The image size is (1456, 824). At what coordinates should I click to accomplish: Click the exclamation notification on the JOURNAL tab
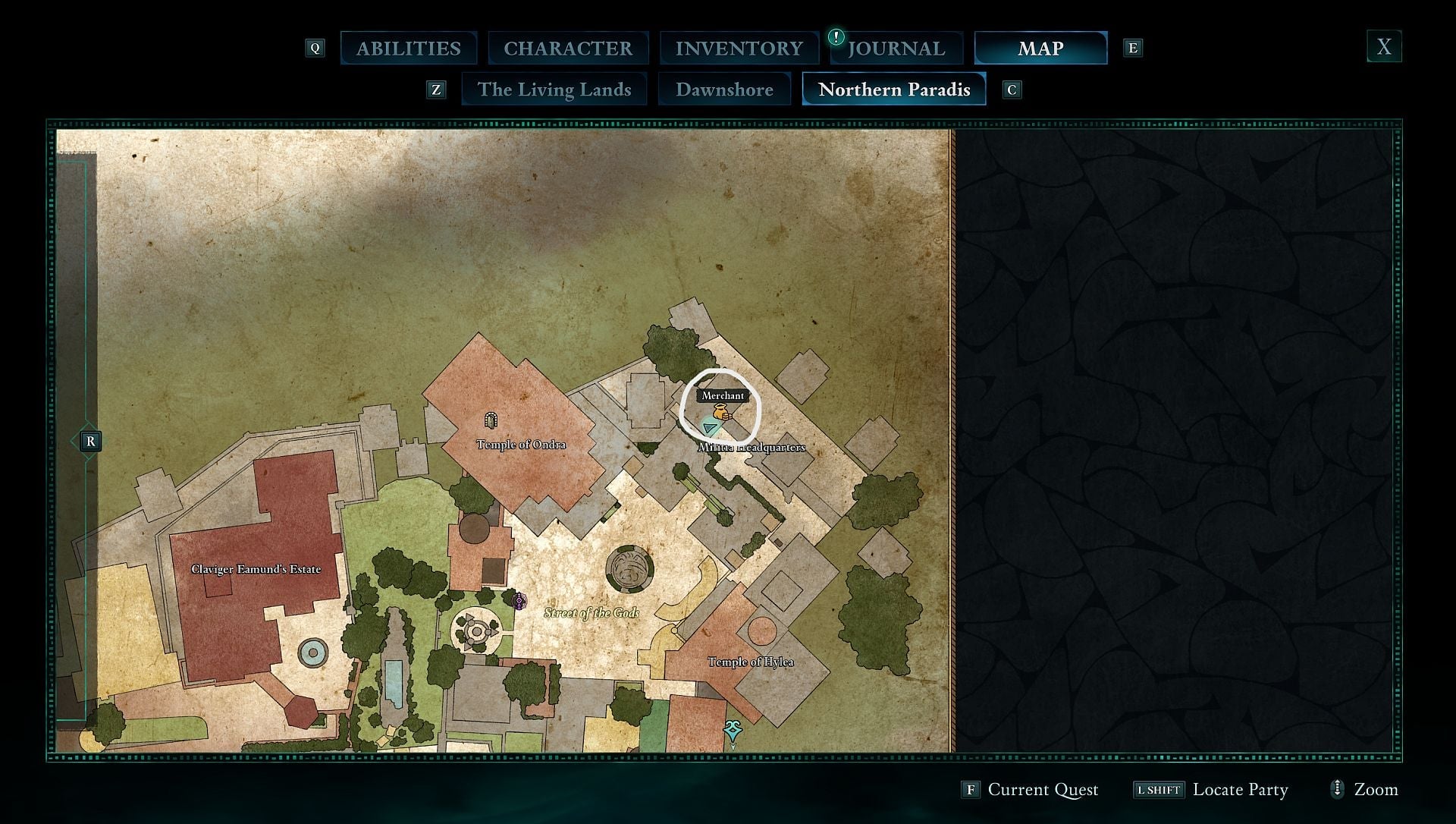tap(835, 36)
